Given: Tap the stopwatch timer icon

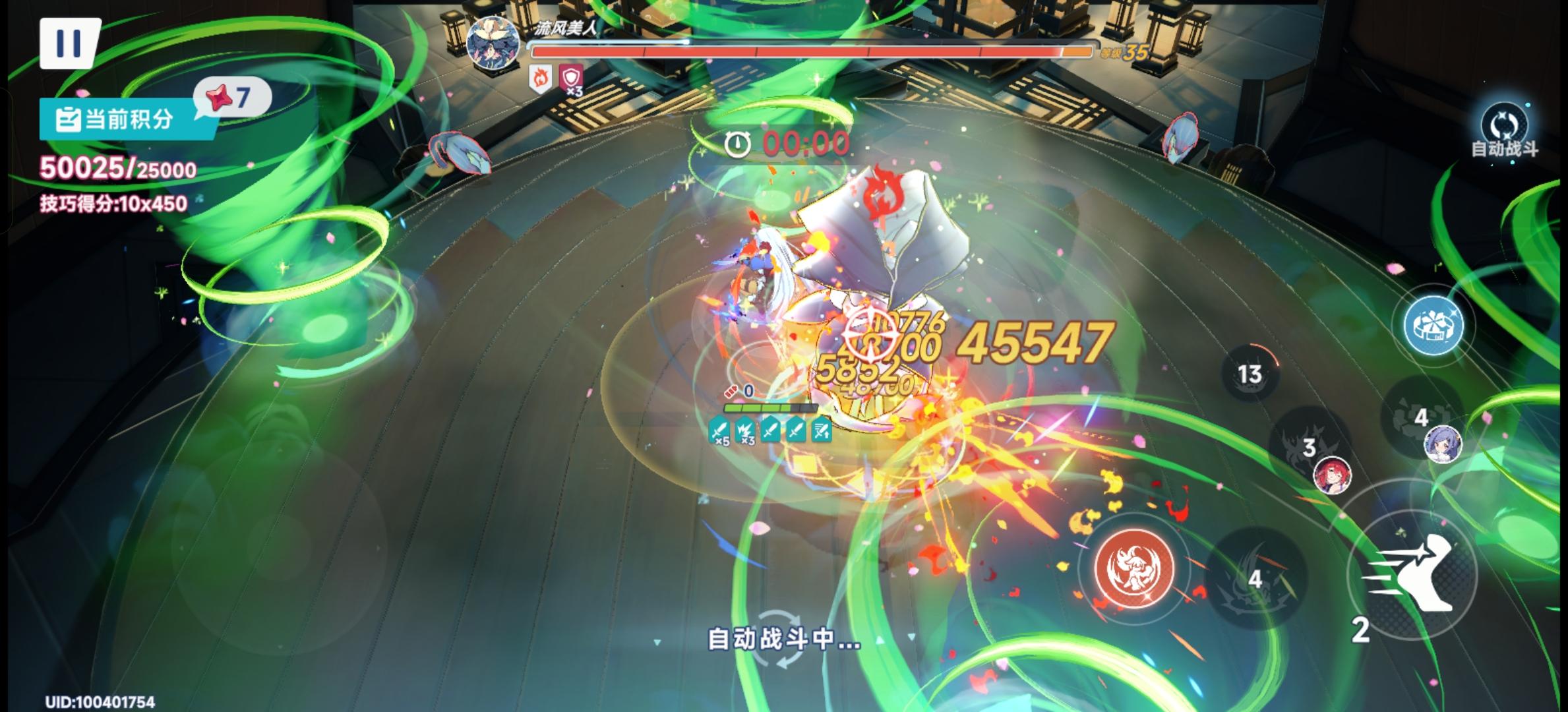Looking at the screenshot, I should pyautogui.click(x=738, y=141).
